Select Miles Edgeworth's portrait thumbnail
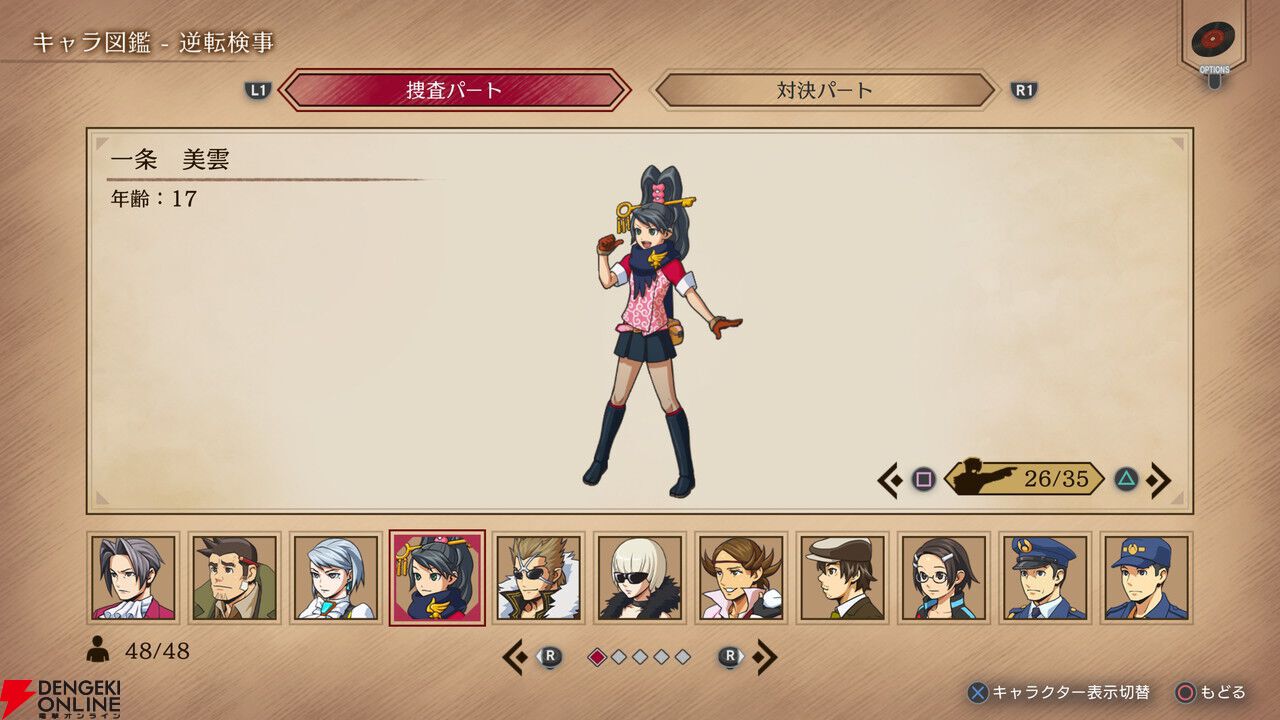Image resolution: width=1280 pixels, height=720 pixels. (133, 578)
